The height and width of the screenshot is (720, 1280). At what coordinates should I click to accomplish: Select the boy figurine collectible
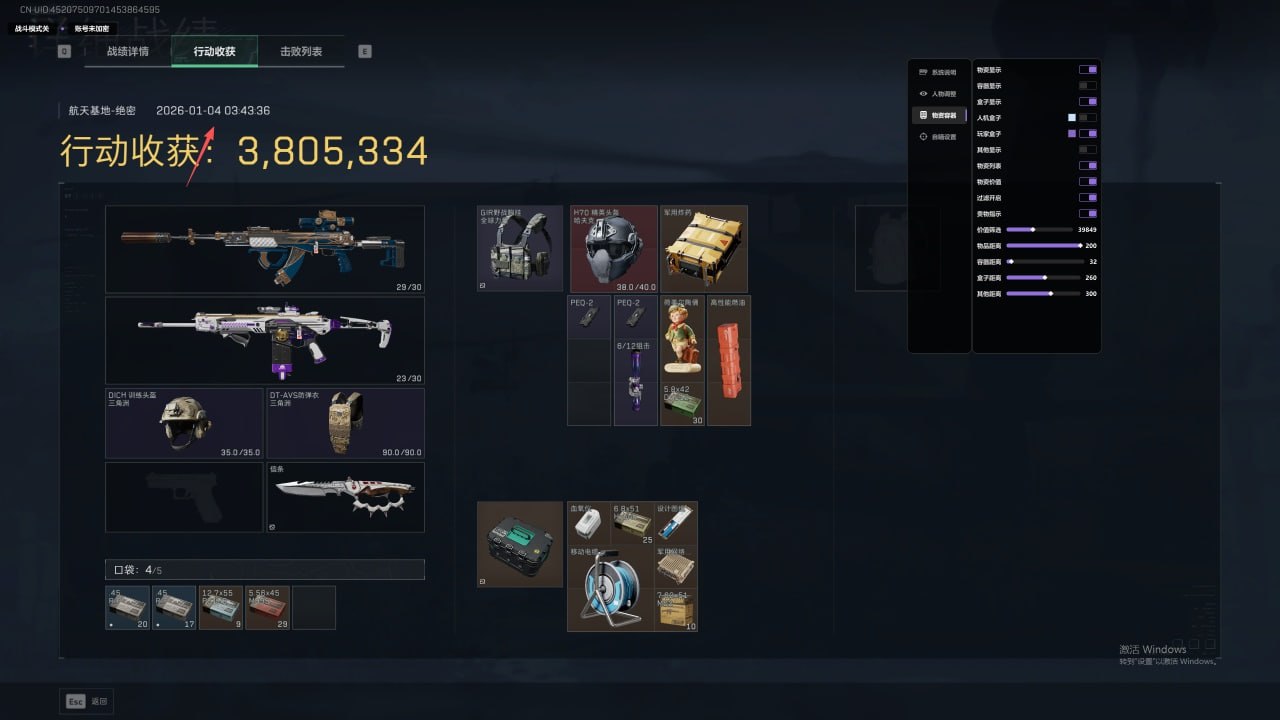(x=682, y=340)
